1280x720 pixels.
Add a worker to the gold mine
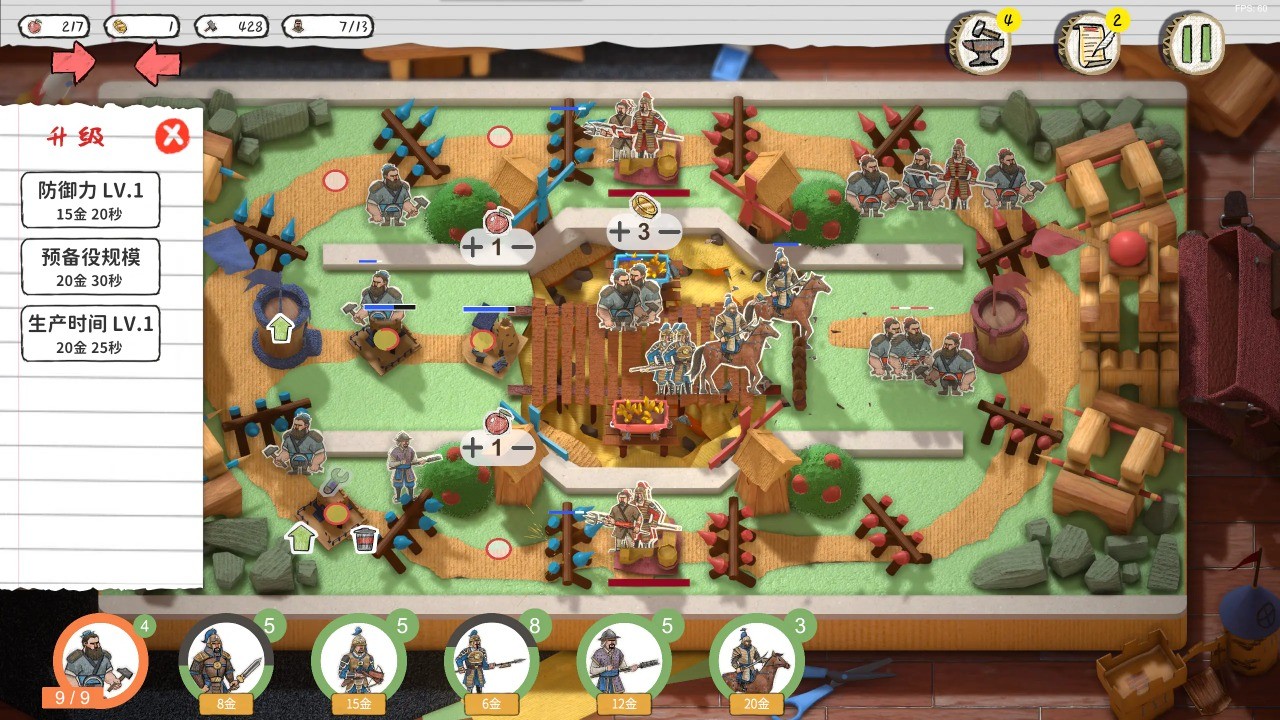coord(620,232)
